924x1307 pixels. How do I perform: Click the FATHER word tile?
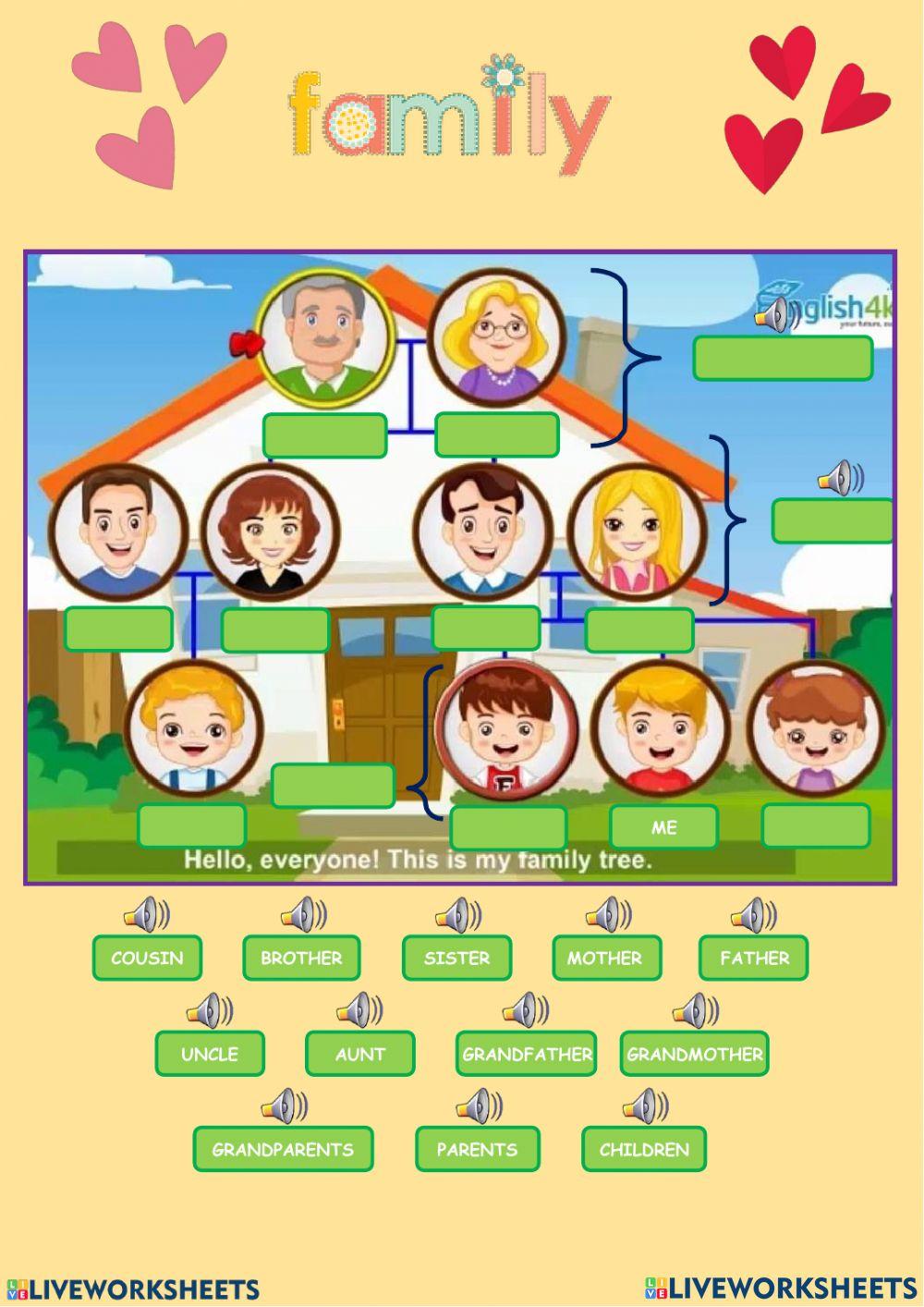coord(753,958)
